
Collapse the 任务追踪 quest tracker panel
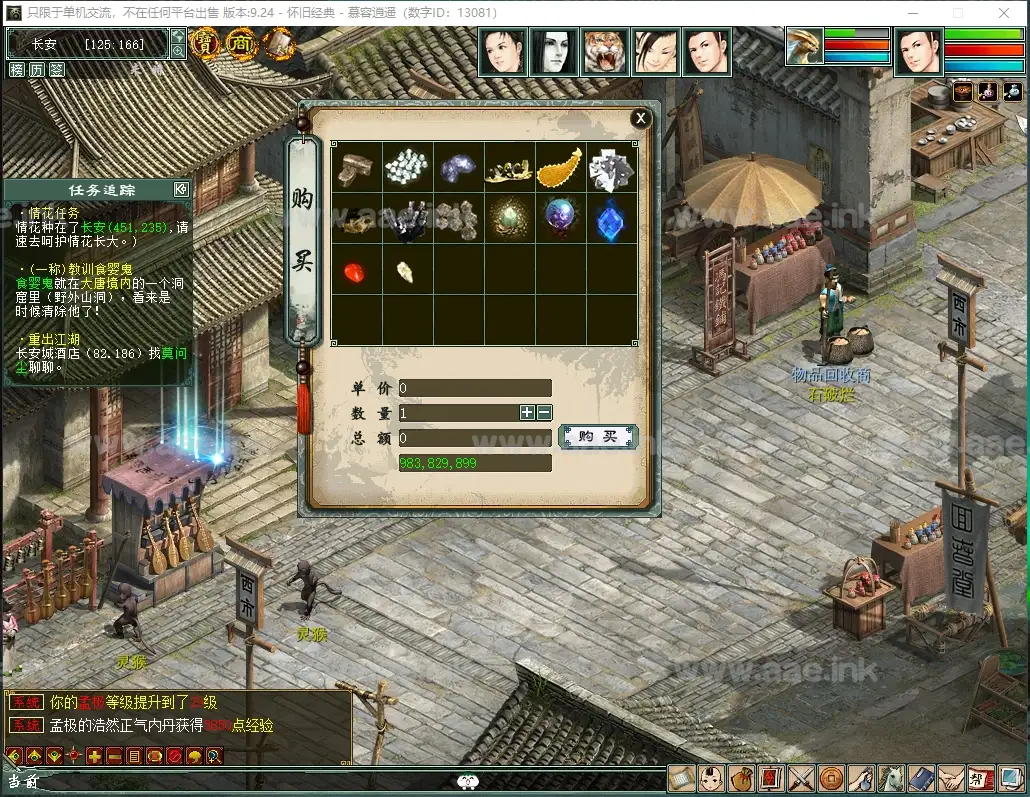click(181, 189)
